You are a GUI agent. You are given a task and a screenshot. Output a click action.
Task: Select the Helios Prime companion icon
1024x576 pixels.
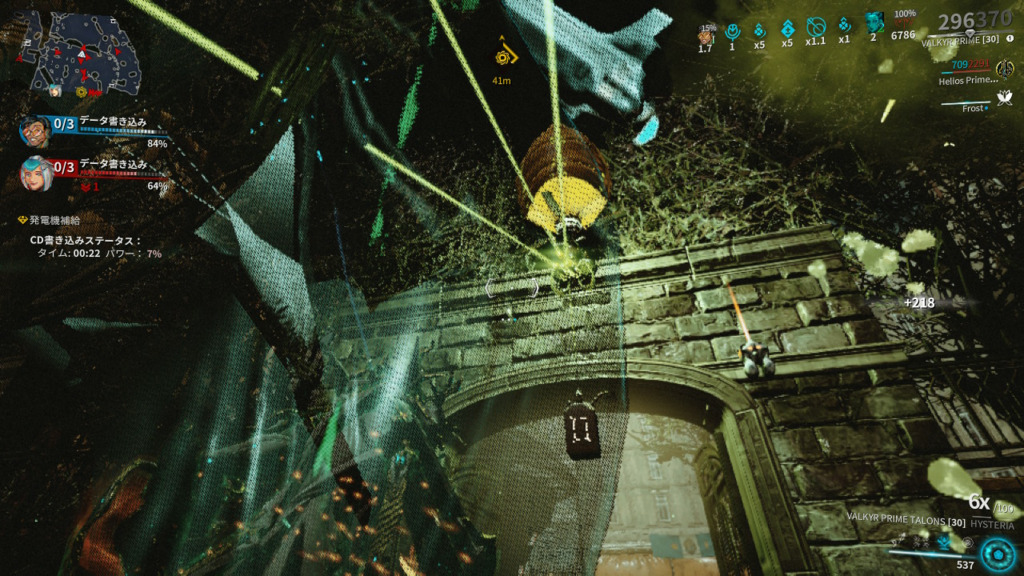point(1003,69)
